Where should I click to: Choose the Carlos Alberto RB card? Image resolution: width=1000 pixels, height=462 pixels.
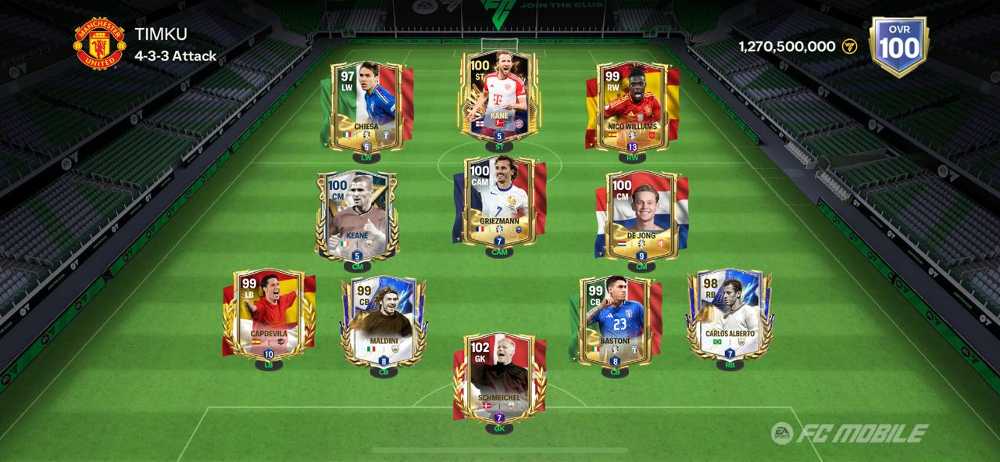(x=729, y=314)
